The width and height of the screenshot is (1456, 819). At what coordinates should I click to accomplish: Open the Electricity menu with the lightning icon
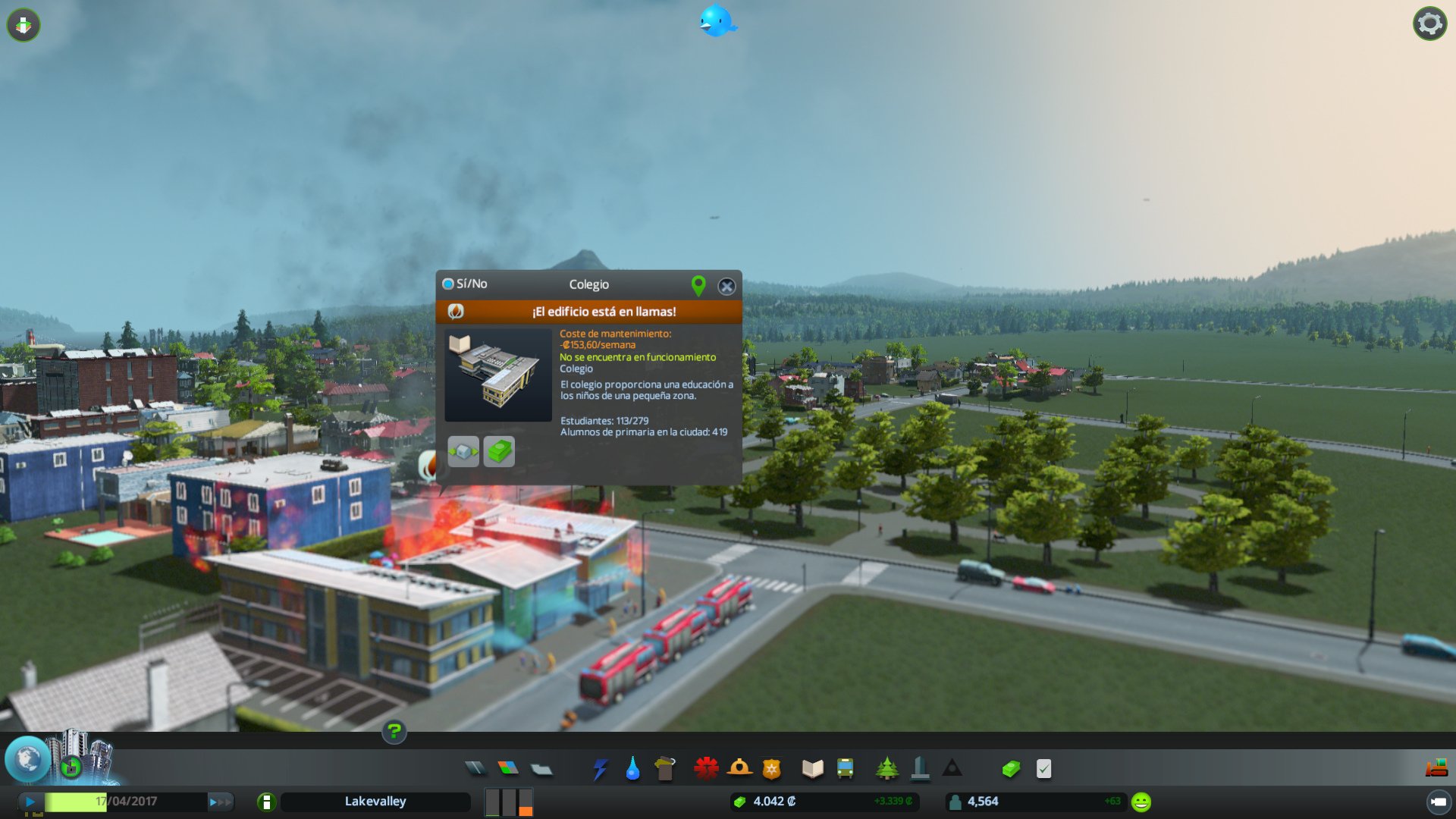601,768
